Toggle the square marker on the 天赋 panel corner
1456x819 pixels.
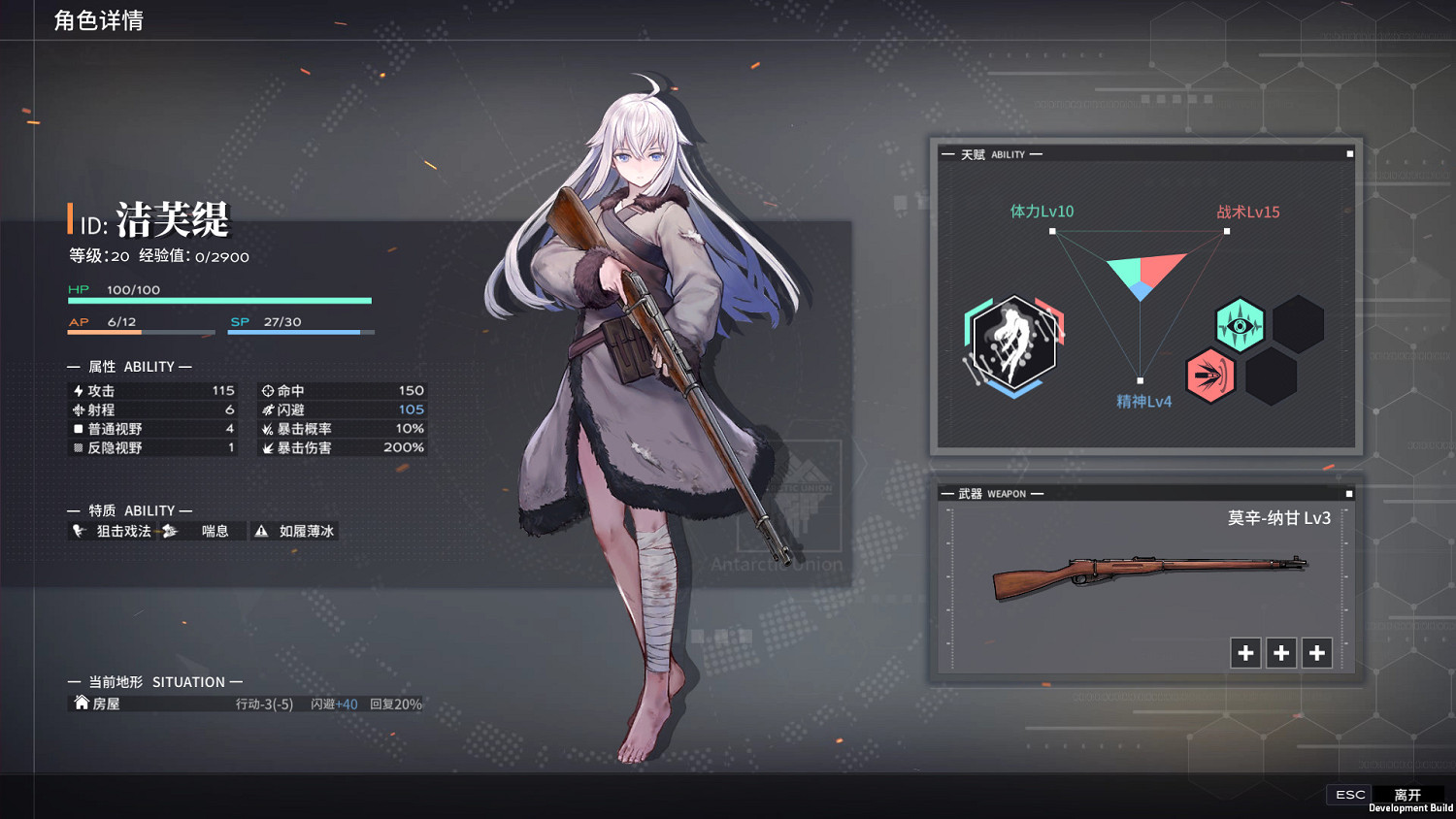point(1349,152)
